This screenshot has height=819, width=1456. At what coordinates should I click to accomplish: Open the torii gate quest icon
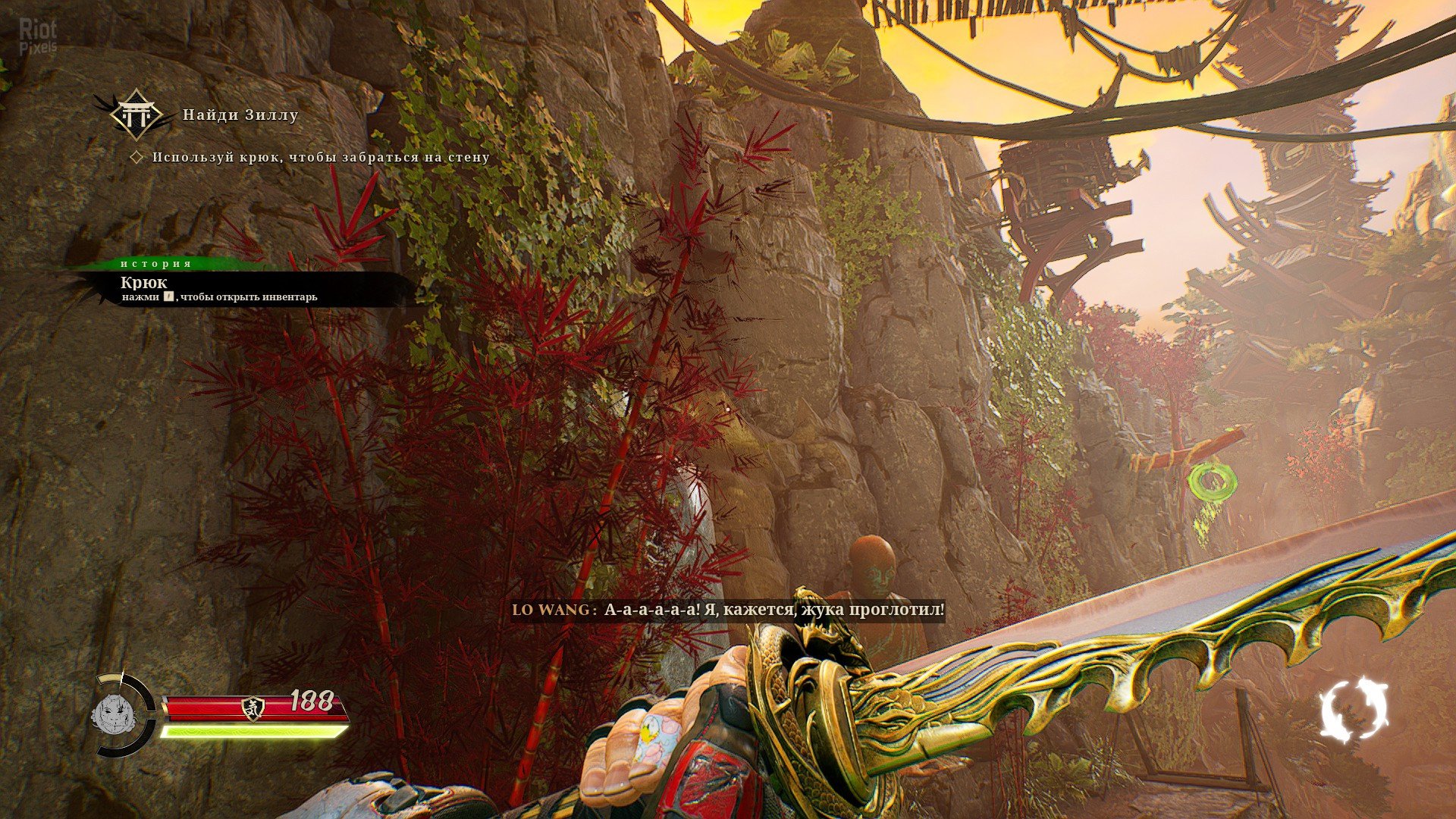coord(136,115)
